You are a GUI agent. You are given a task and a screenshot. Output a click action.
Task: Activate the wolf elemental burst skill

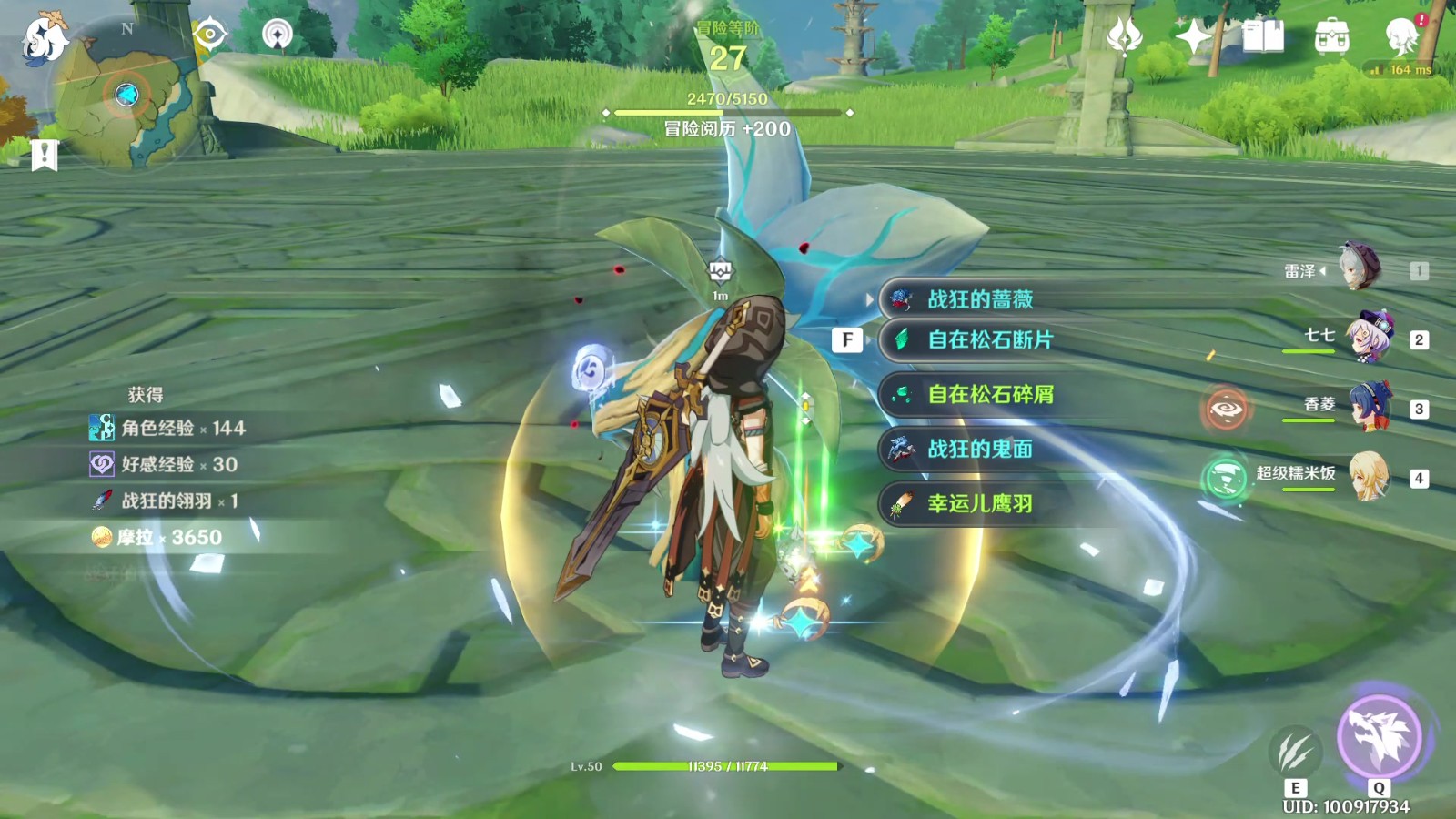(x=1380, y=736)
